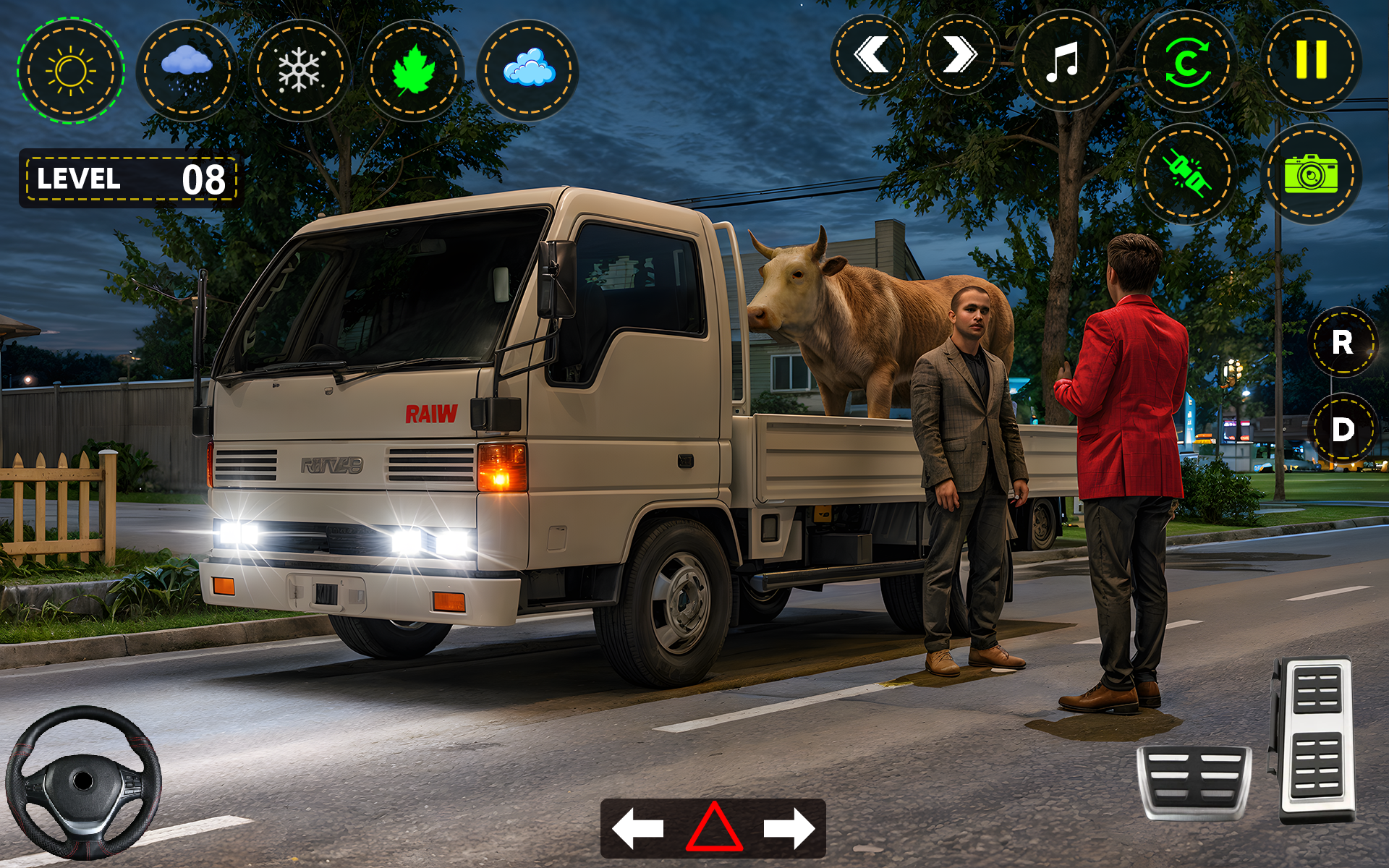Select the green leaf weather option
This screenshot has height=868, width=1389.
416,69
